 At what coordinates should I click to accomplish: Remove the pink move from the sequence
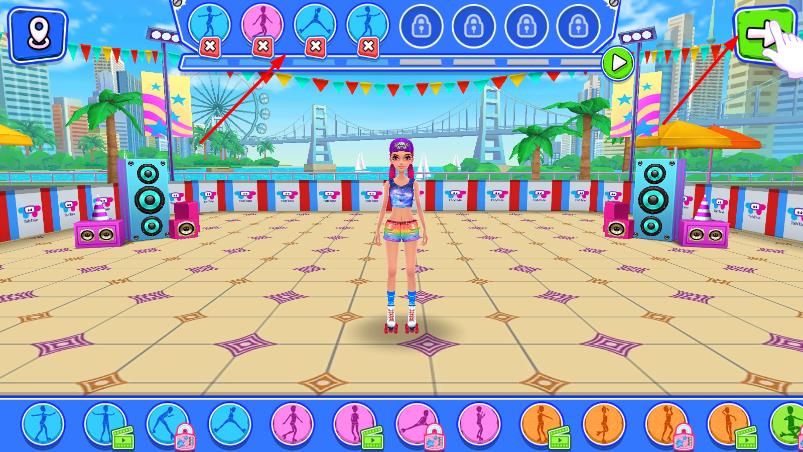(x=263, y=45)
